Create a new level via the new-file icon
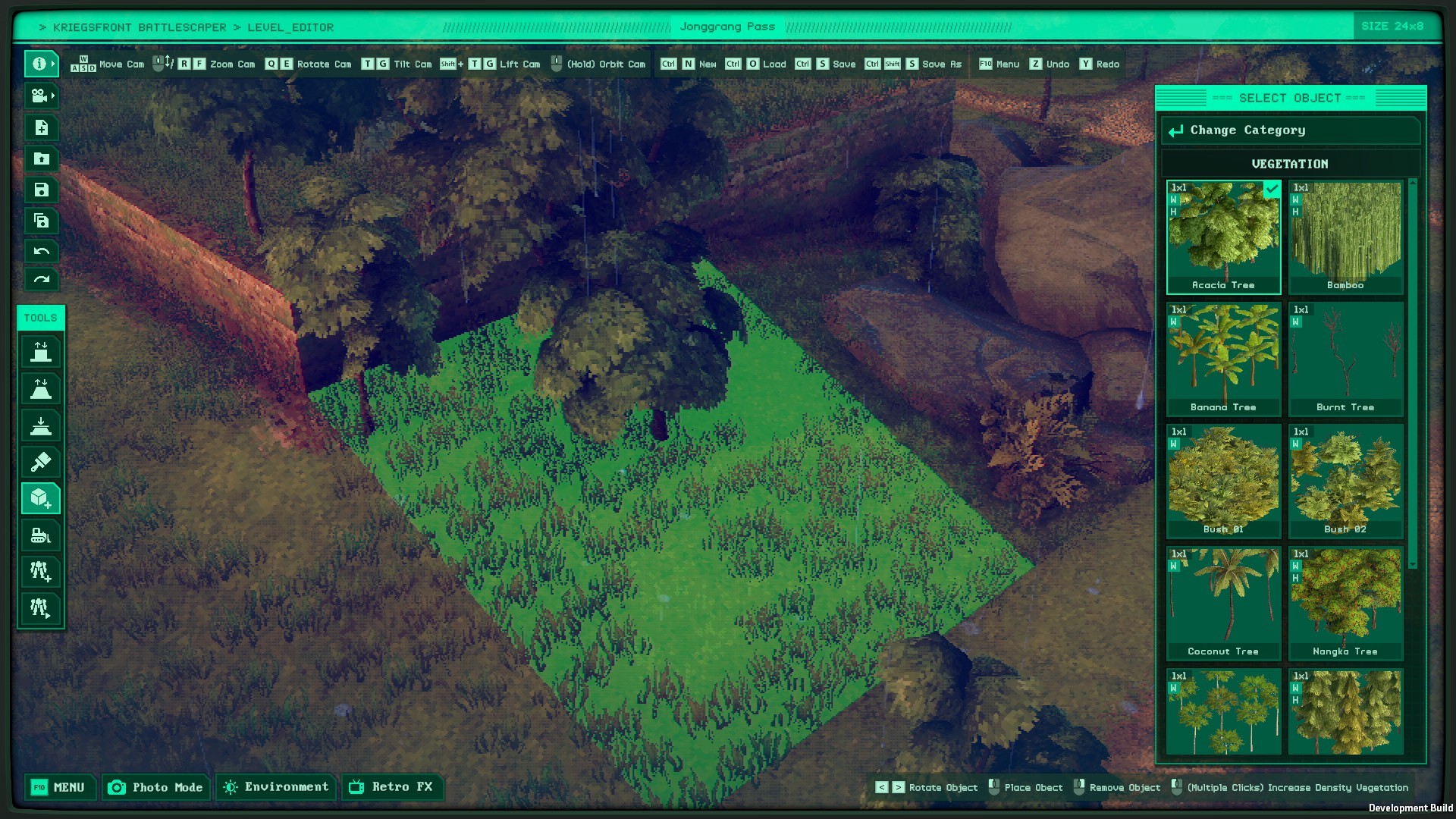This screenshot has width=1456, height=819. coord(41,128)
